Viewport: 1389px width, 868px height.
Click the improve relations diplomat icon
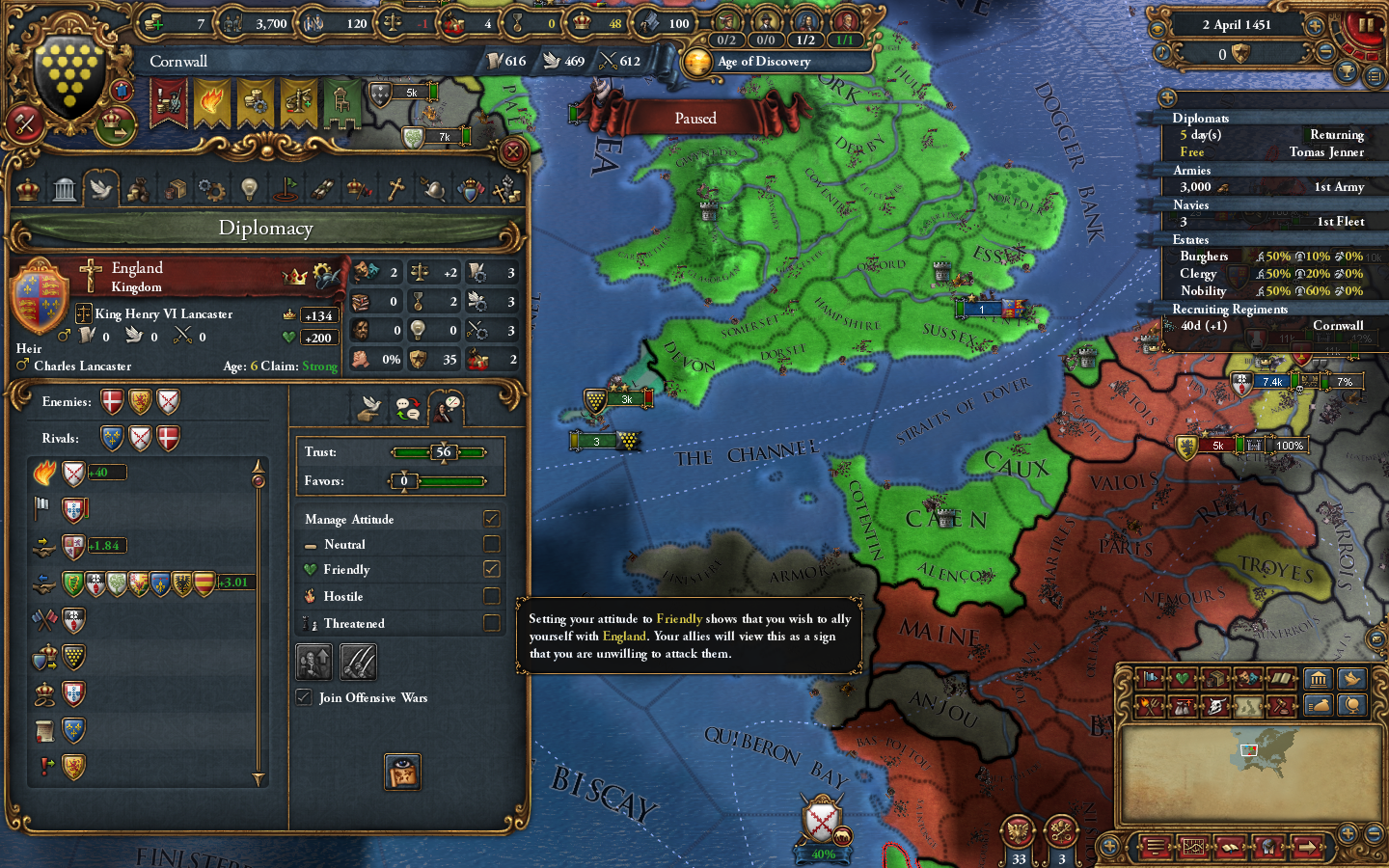(x=314, y=663)
